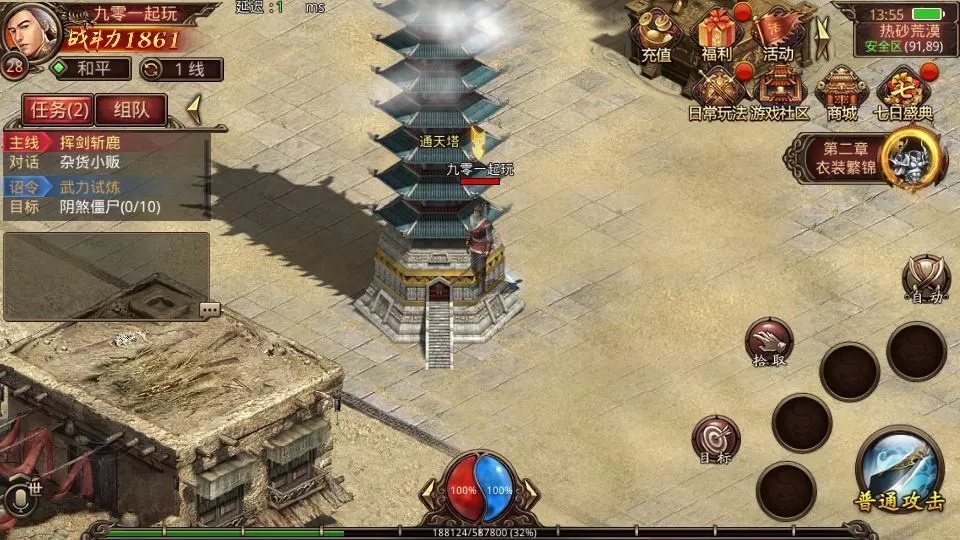Open the 游戏社区 game community

click(780, 95)
